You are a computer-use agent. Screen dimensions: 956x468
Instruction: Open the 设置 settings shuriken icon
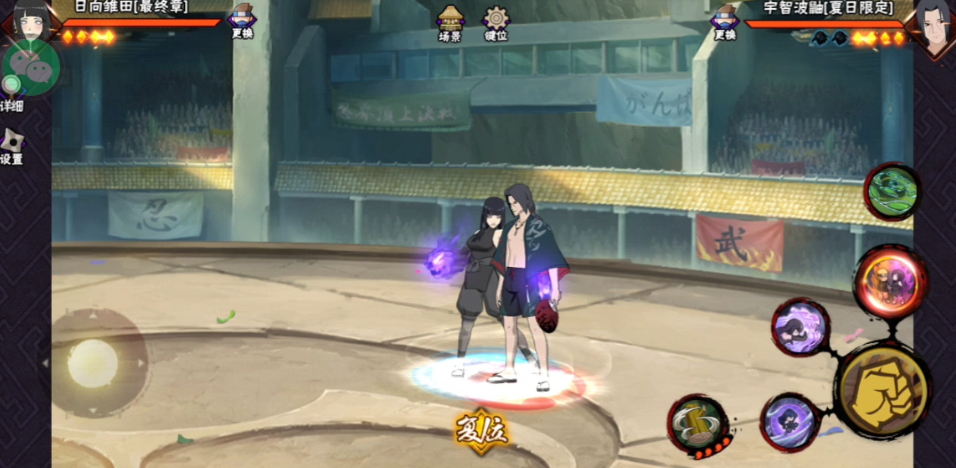[x=12, y=145]
